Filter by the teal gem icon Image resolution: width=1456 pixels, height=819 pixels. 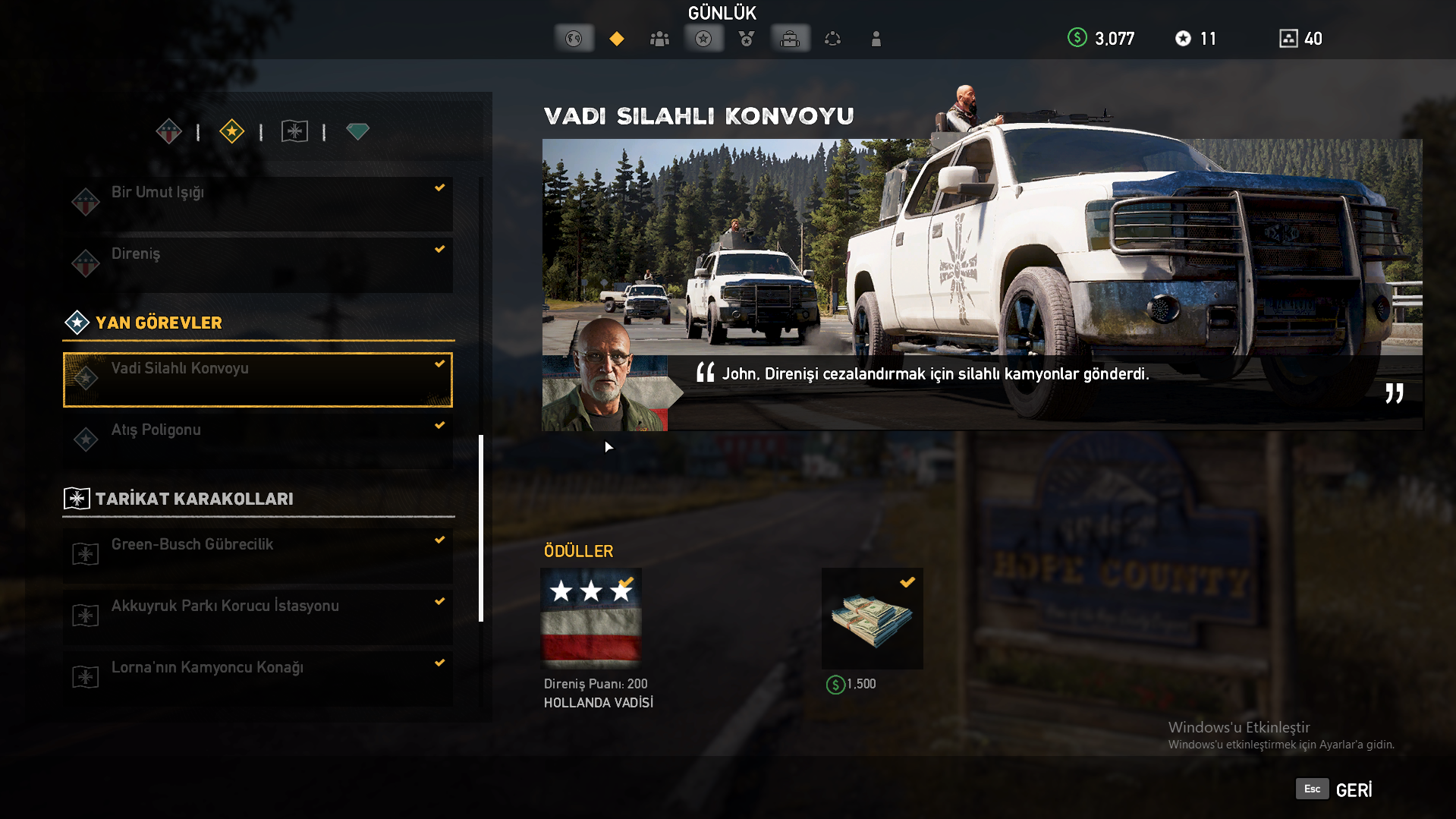click(x=357, y=131)
